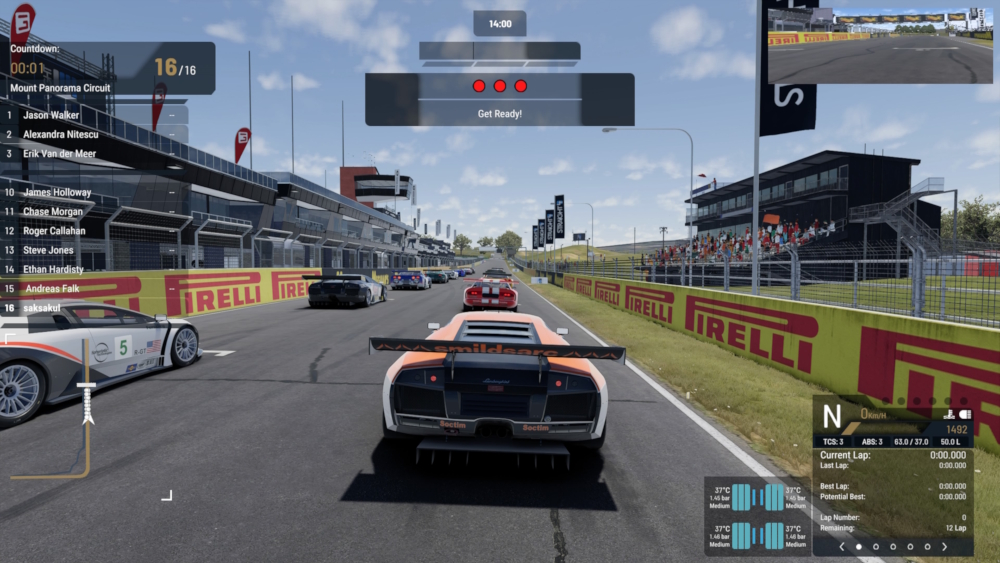Choose Erik Van der Meer's leaderboard entry
This screenshot has height=563, width=1000.
click(59, 154)
